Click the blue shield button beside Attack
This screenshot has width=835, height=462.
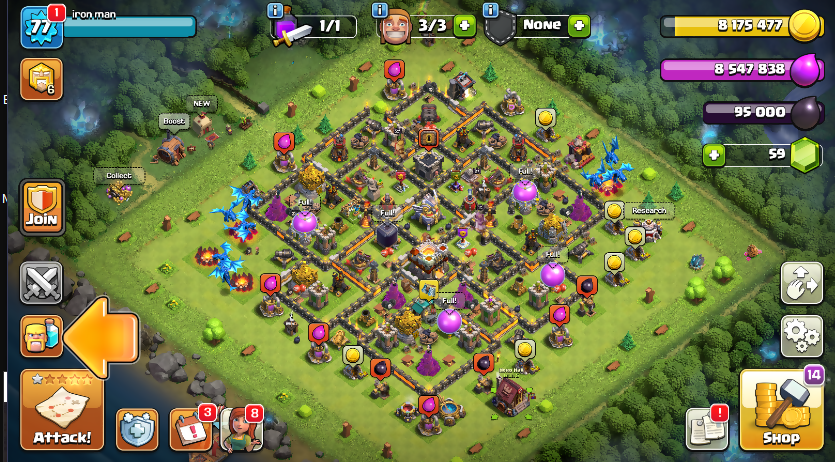pos(137,428)
